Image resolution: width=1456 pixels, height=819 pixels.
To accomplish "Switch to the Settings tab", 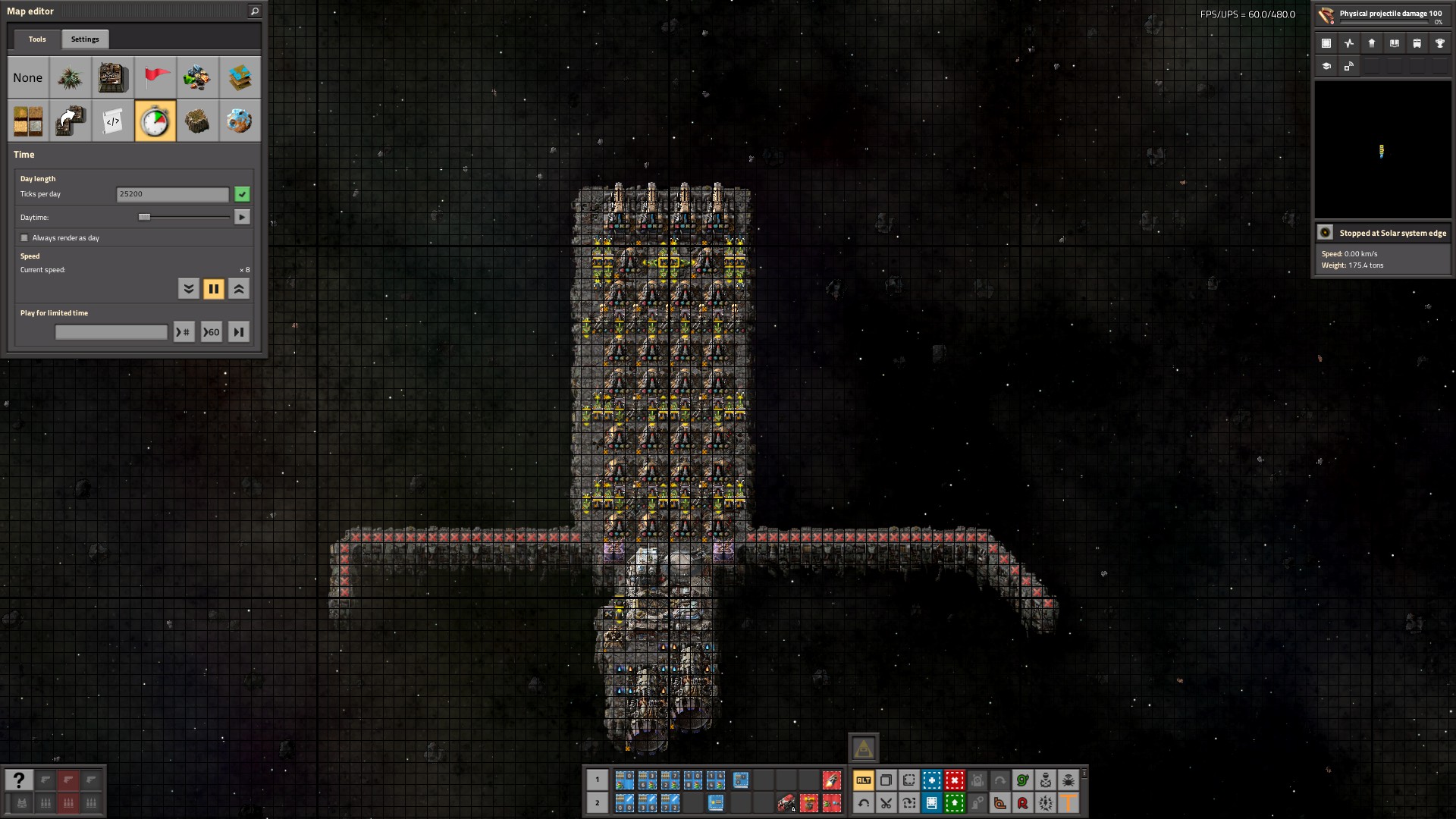I will [x=85, y=39].
